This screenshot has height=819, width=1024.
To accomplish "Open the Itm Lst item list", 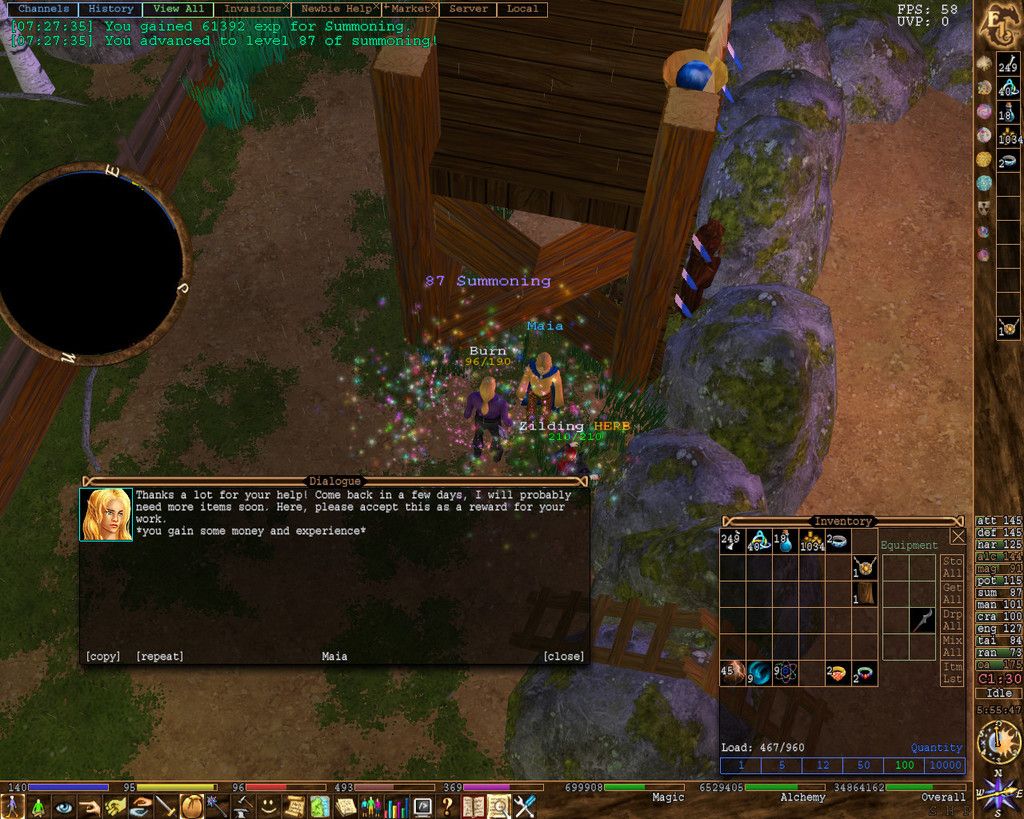I will coord(952,672).
